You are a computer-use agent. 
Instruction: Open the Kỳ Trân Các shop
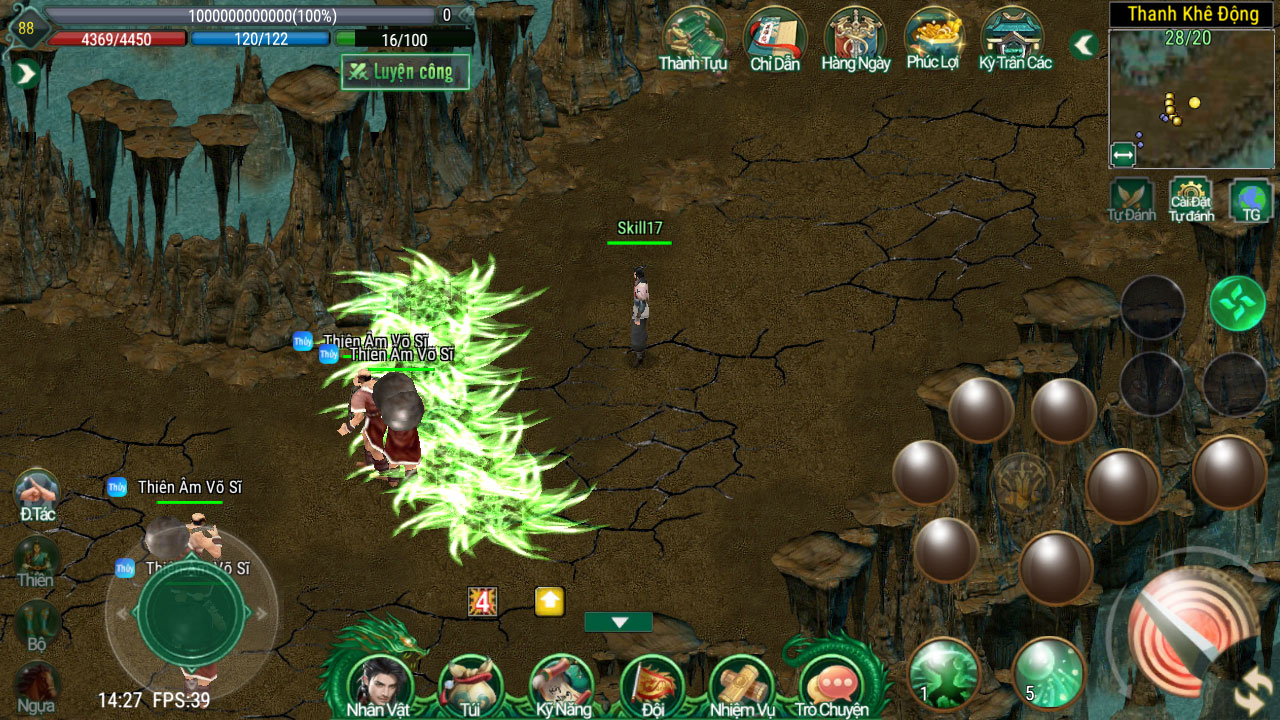pos(1014,38)
